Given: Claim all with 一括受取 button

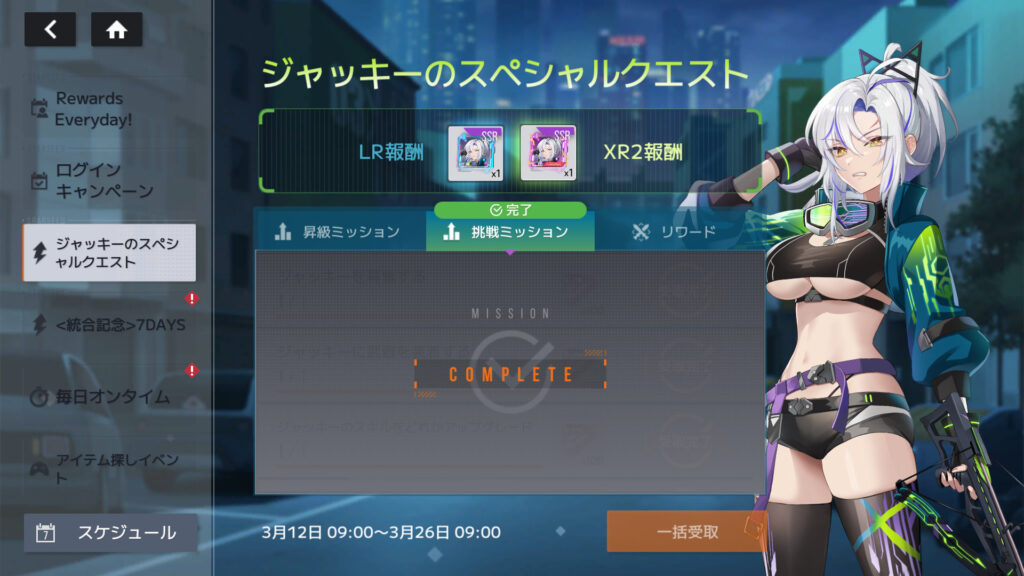Looking at the screenshot, I should pyautogui.click(x=687, y=532).
